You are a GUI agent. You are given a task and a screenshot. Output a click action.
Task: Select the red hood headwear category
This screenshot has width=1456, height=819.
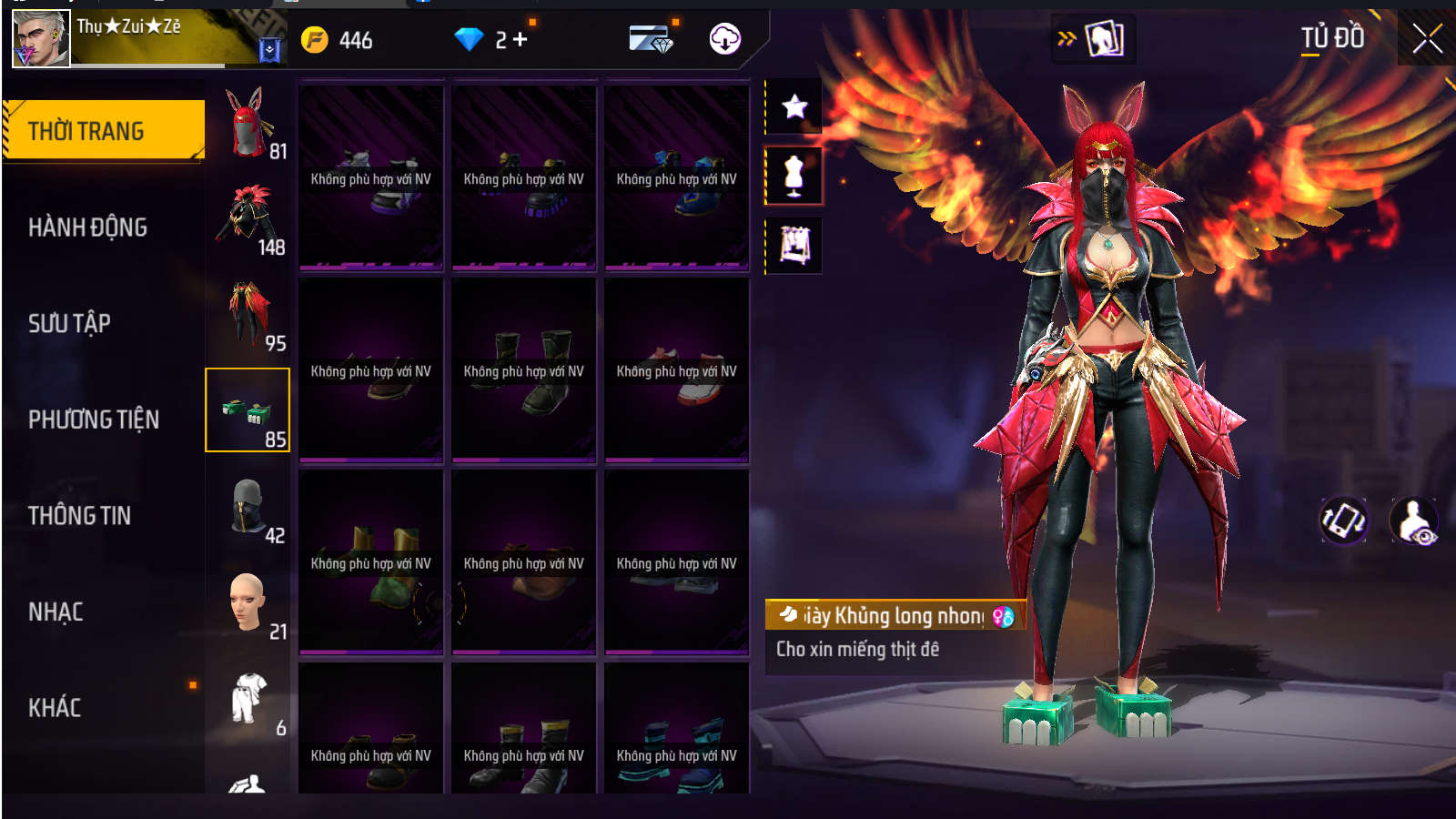tap(248, 123)
